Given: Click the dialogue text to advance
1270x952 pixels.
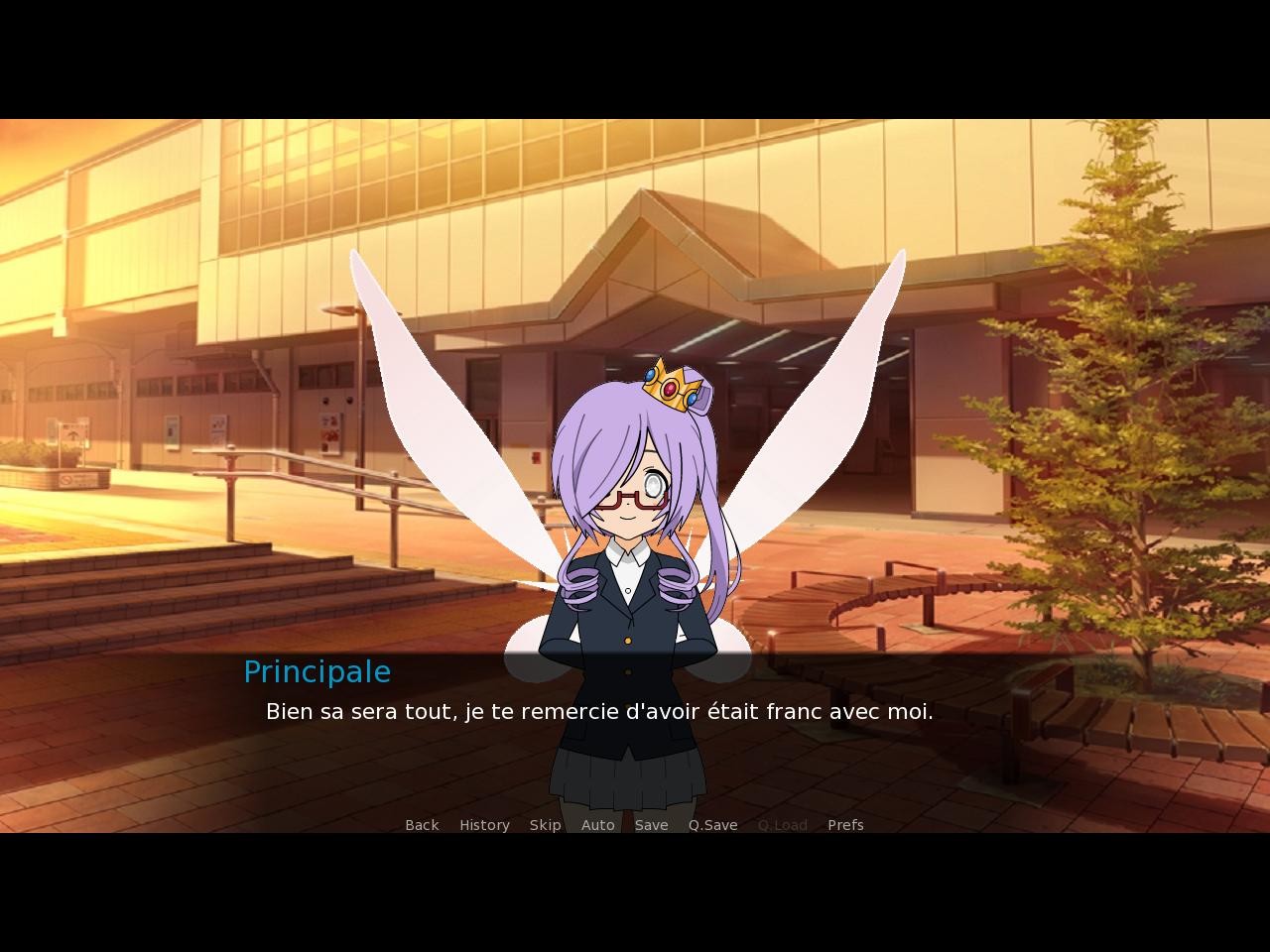Looking at the screenshot, I should 599,711.
